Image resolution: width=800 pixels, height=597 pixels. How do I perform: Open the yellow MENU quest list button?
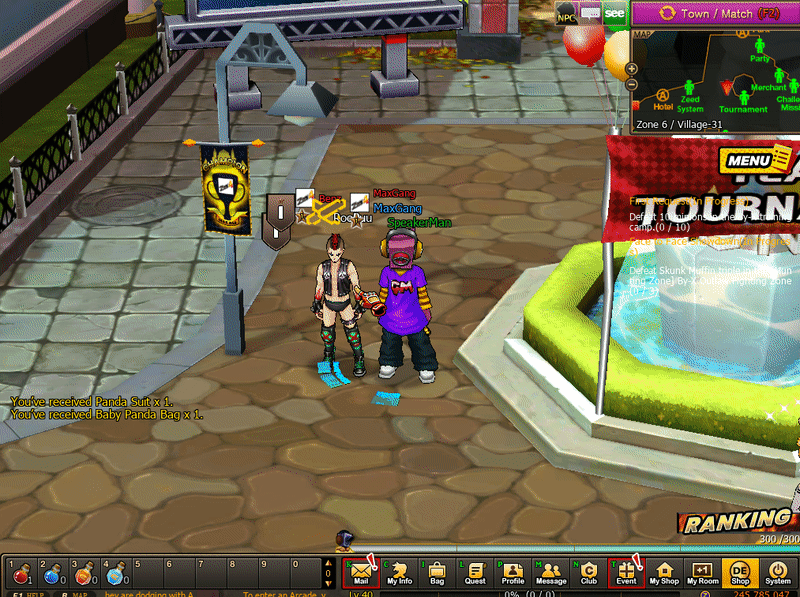748,161
